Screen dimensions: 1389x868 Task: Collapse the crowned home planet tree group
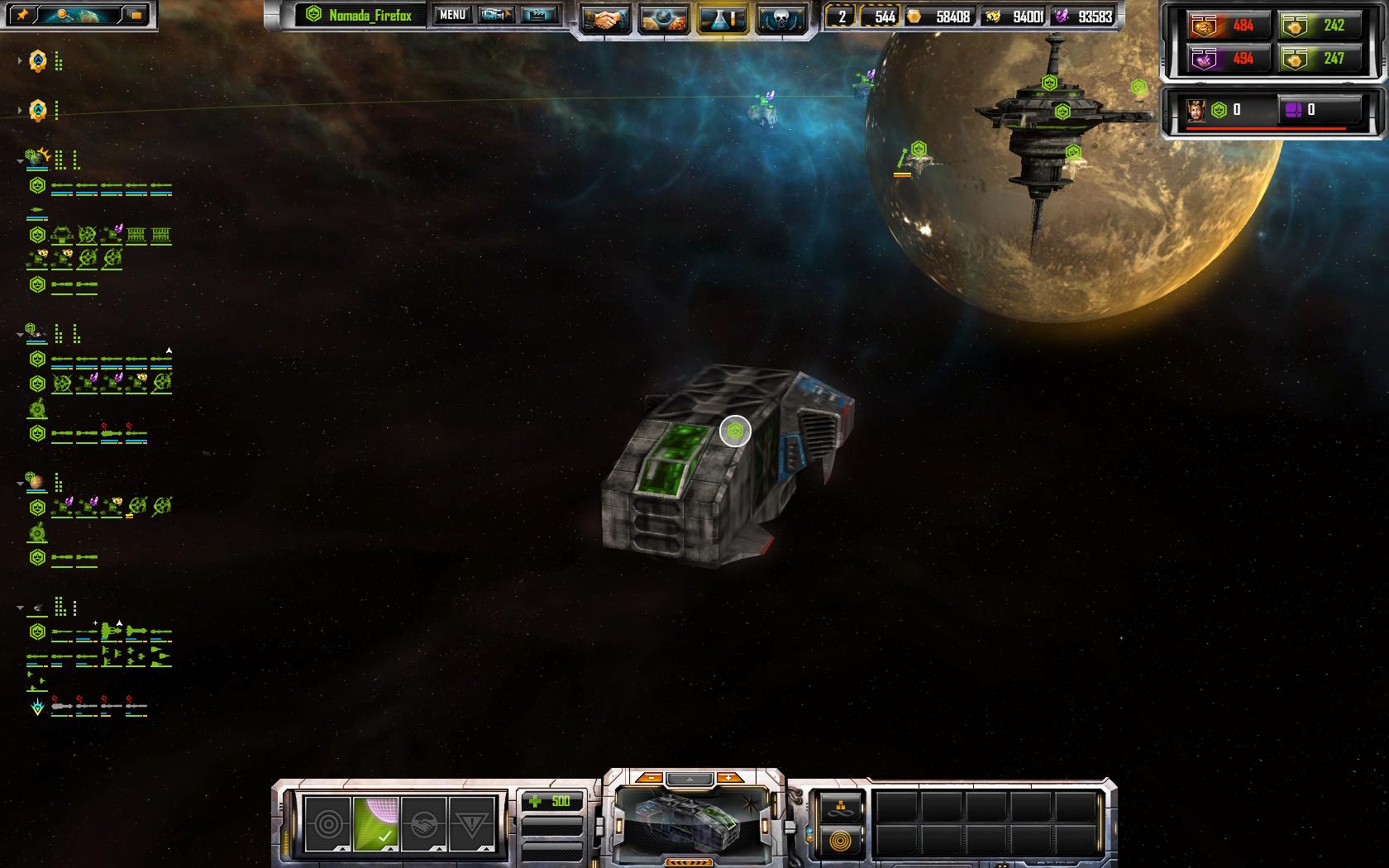(x=21, y=161)
